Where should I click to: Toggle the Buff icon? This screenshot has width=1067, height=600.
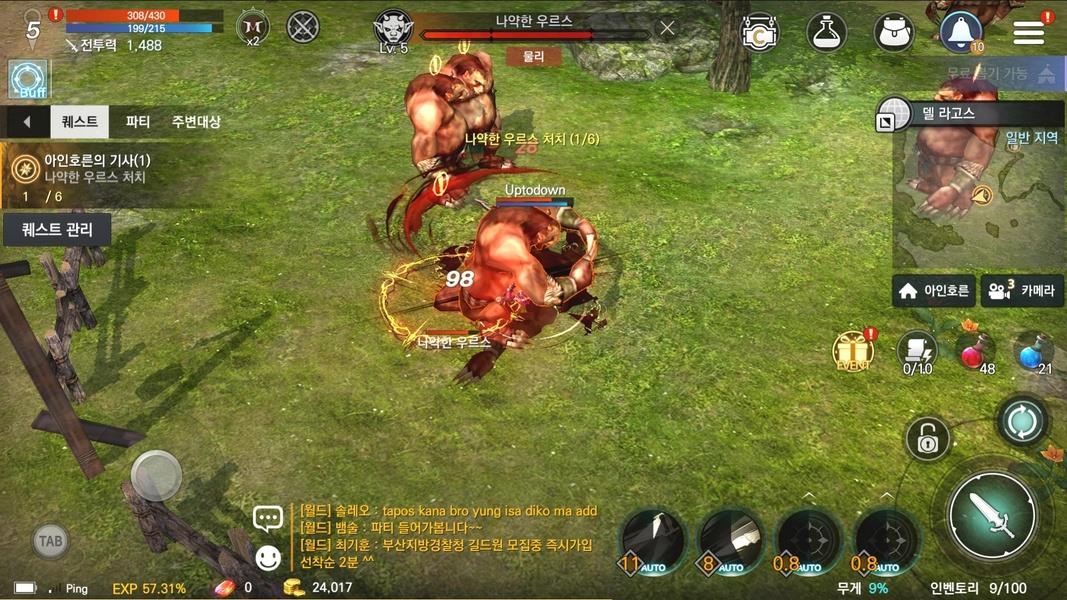(28, 78)
